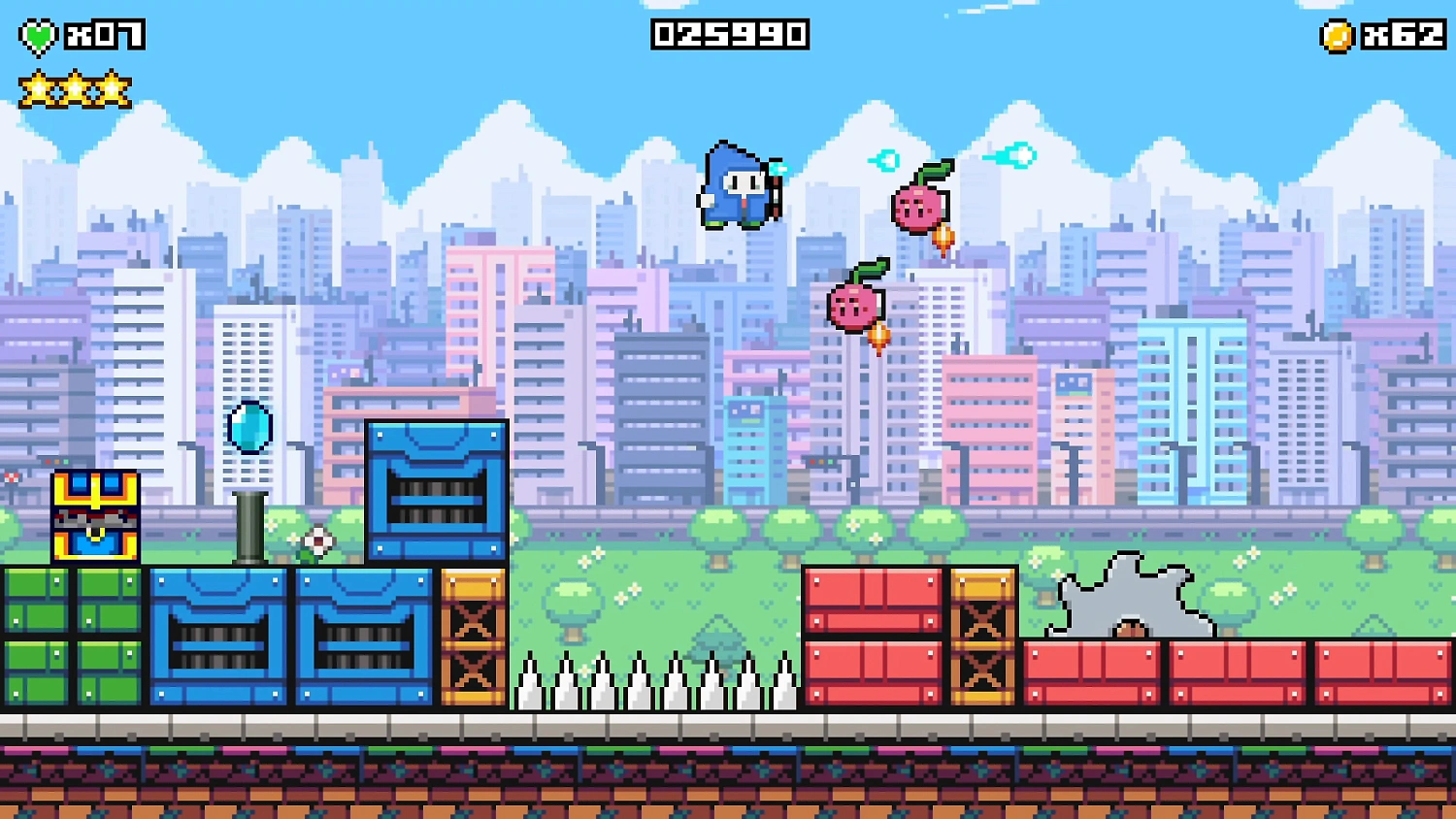This screenshot has width=1456, height=819.
Task: Toggle the third star on the star meter
Action: (111, 87)
